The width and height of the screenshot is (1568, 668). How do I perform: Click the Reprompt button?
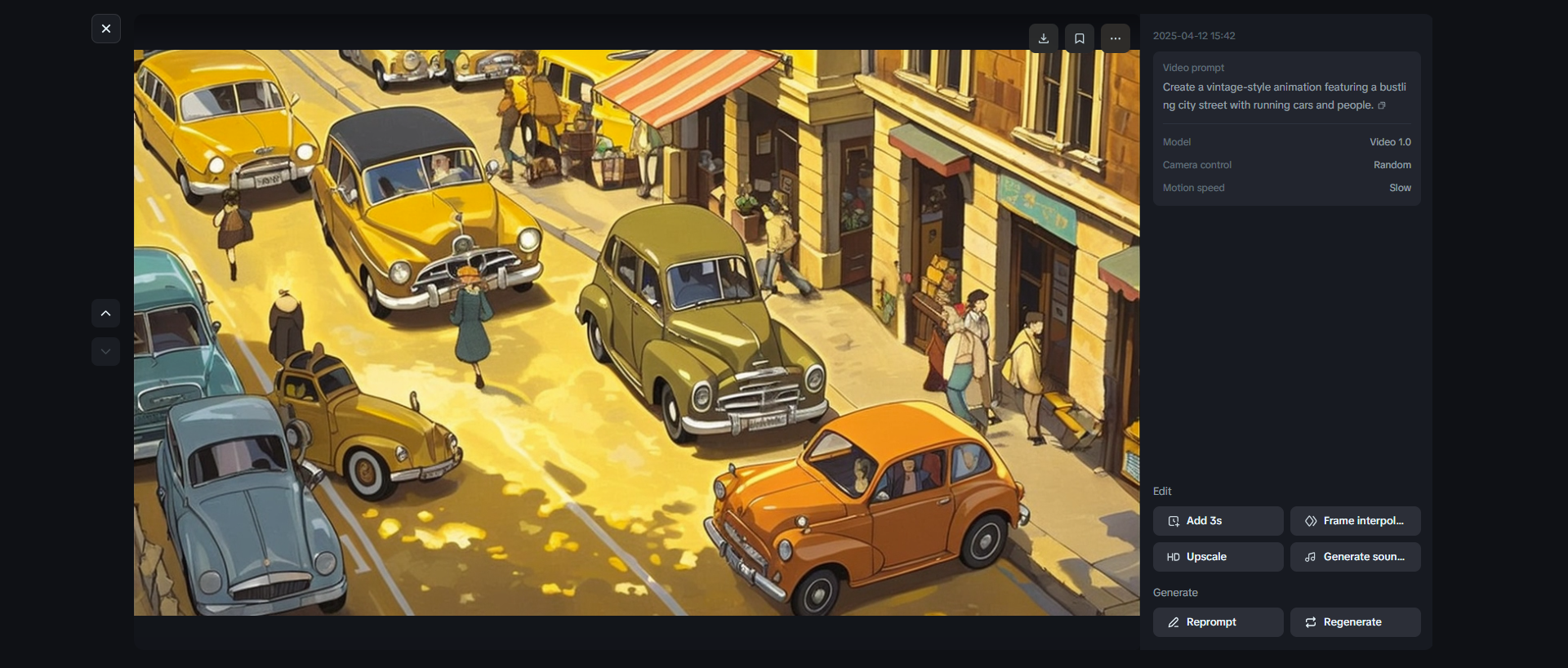pos(1218,621)
